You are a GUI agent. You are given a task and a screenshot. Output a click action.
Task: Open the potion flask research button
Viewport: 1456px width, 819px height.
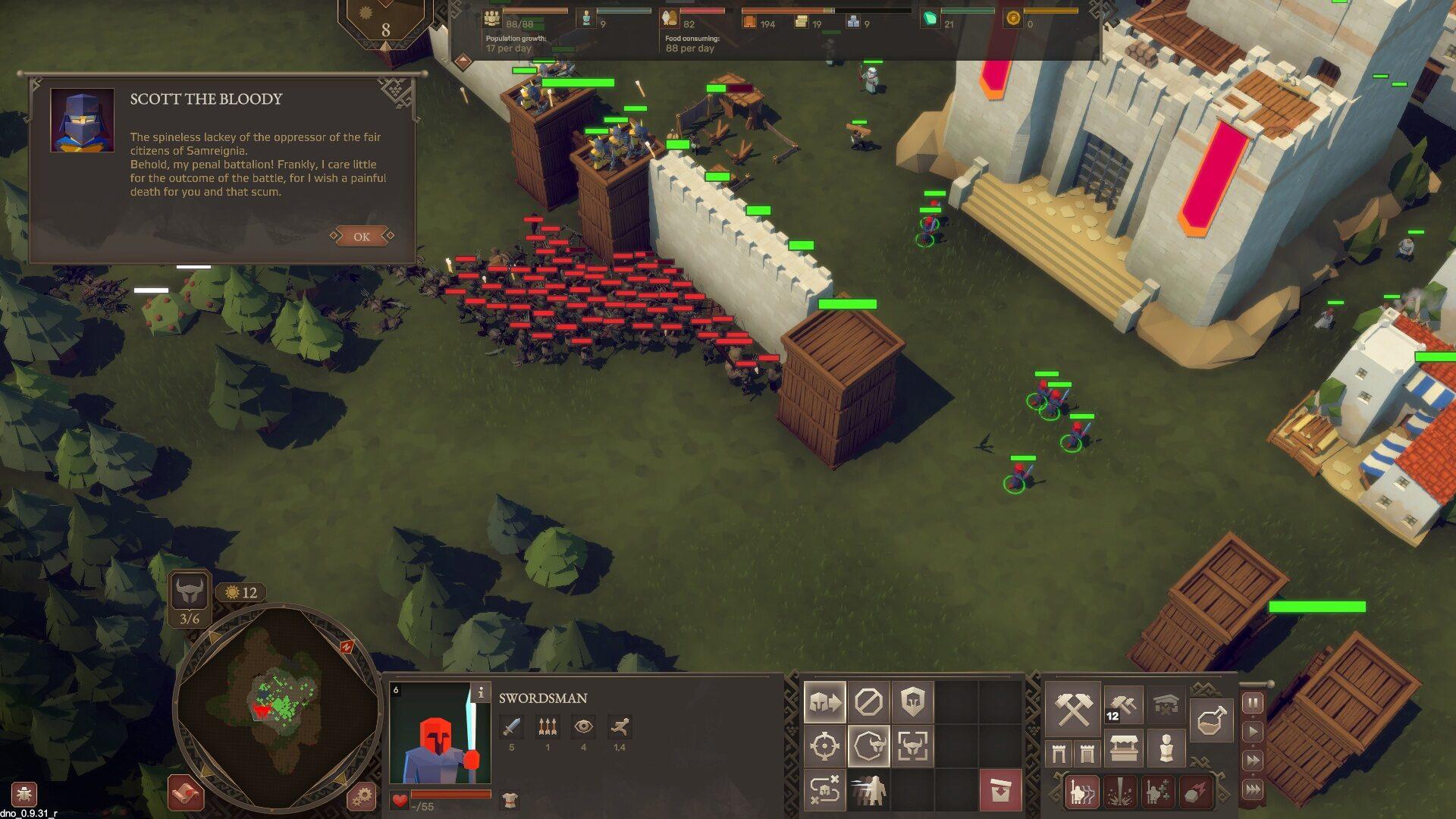(x=1211, y=719)
